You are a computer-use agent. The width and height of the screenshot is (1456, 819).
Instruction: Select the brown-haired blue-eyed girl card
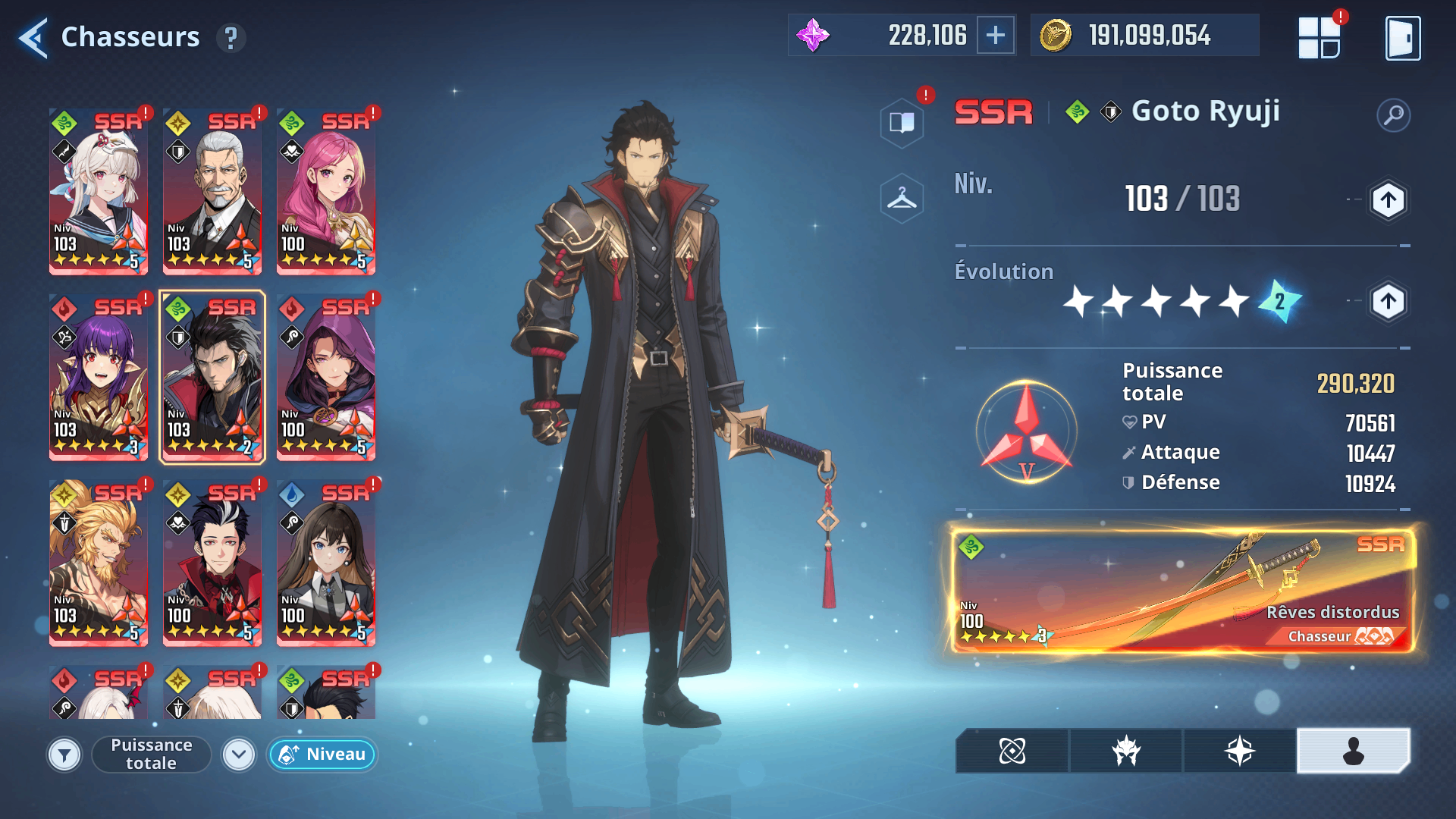click(326, 563)
